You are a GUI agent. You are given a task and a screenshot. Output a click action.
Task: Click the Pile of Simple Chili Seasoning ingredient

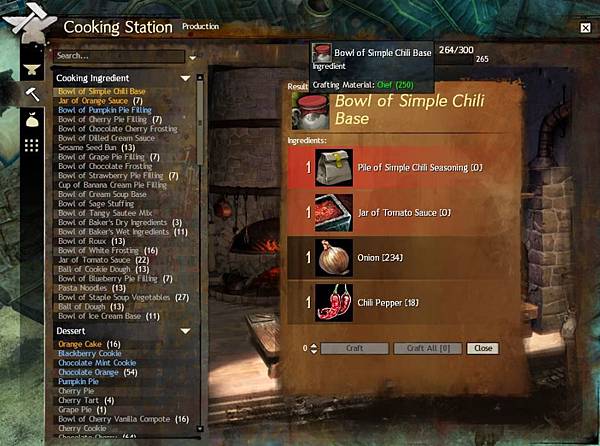click(x=335, y=167)
